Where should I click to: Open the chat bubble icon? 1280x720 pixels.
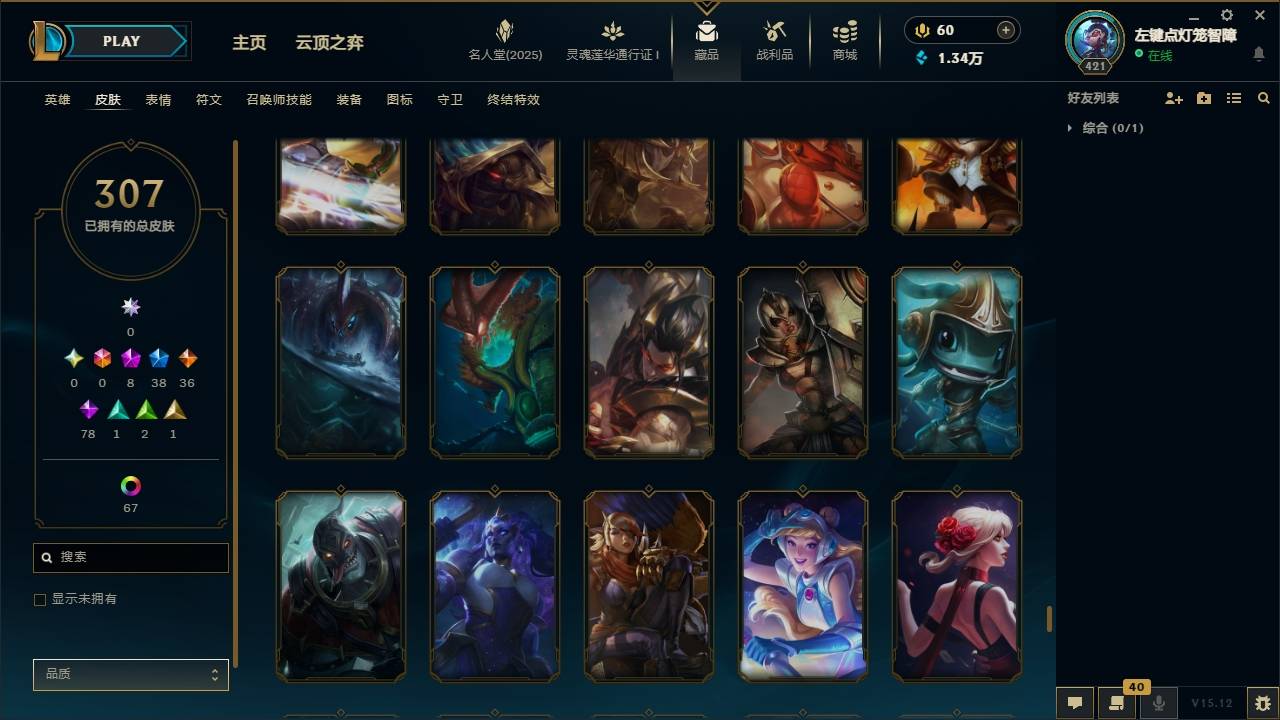(x=1073, y=702)
